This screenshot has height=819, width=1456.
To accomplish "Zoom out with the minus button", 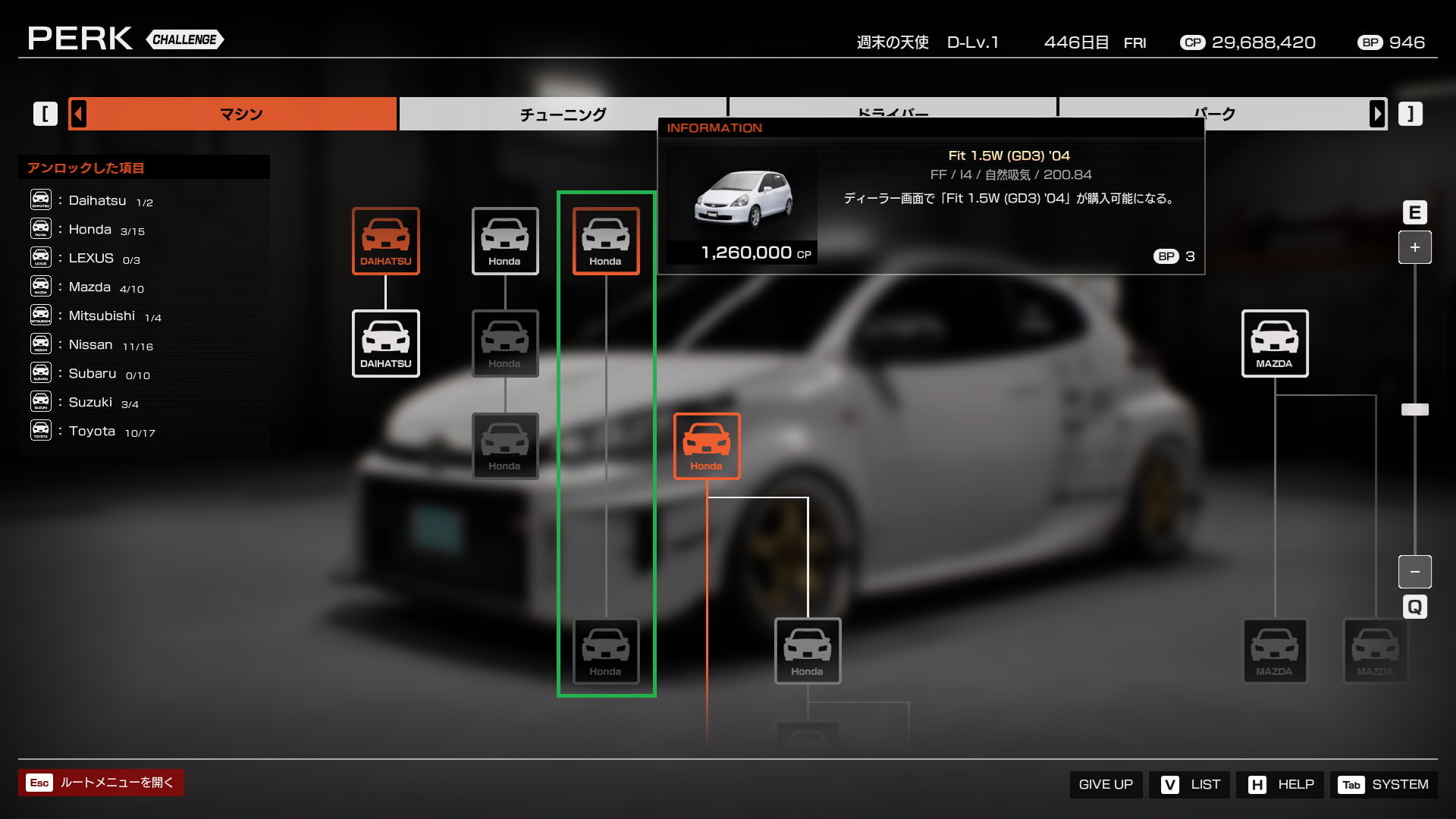I will pyautogui.click(x=1414, y=572).
